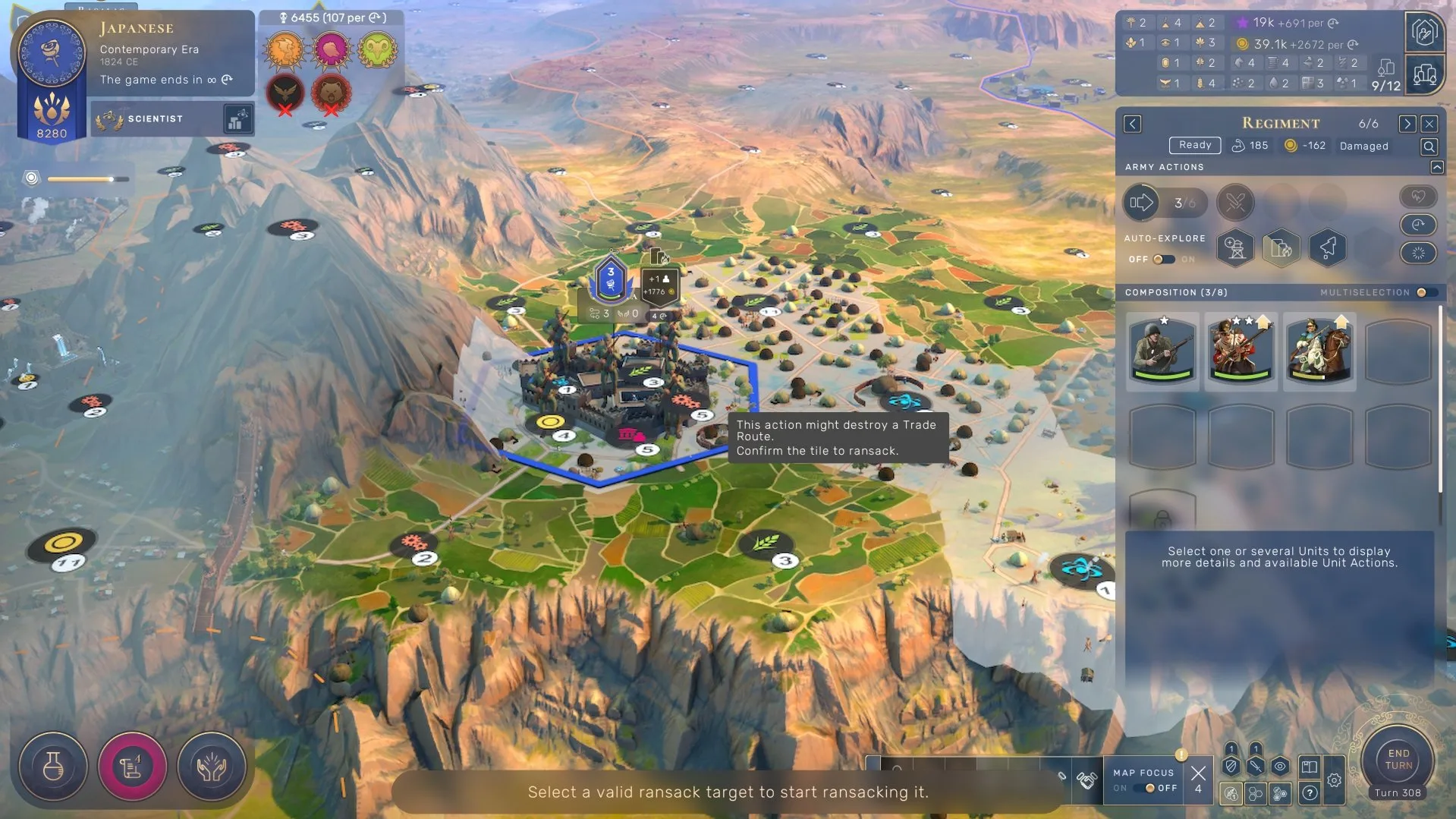
Task: Click the magnifier to locate the army
Action: [1429, 146]
